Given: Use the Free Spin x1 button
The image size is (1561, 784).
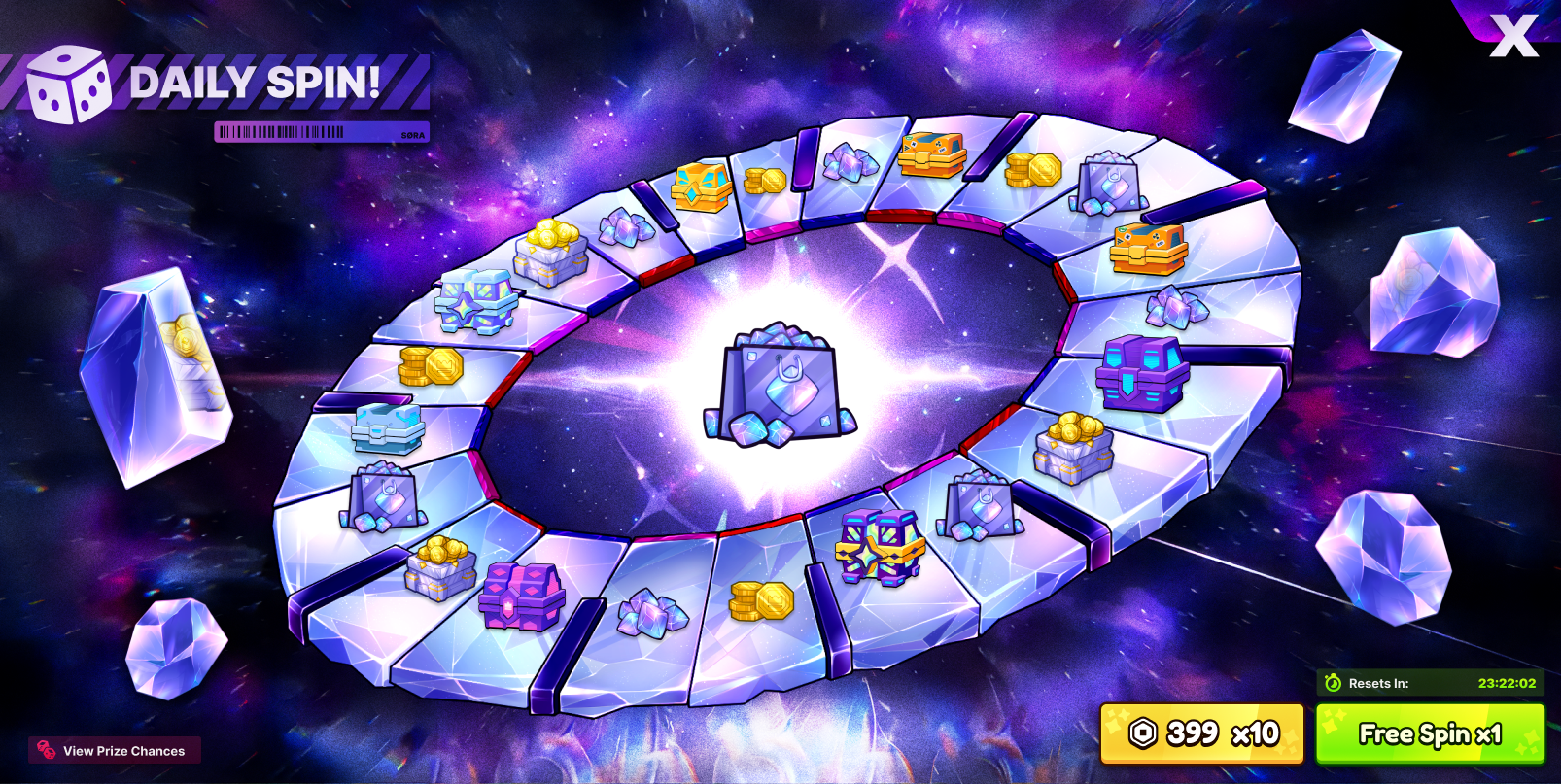Looking at the screenshot, I should (1430, 733).
